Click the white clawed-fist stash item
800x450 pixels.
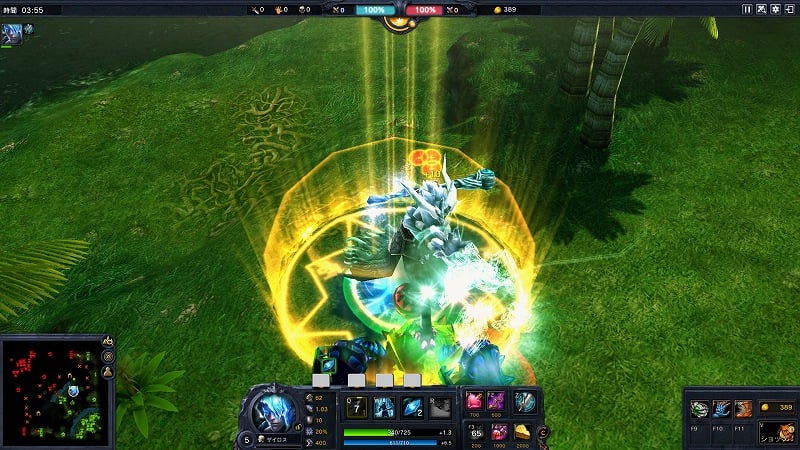(700, 409)
